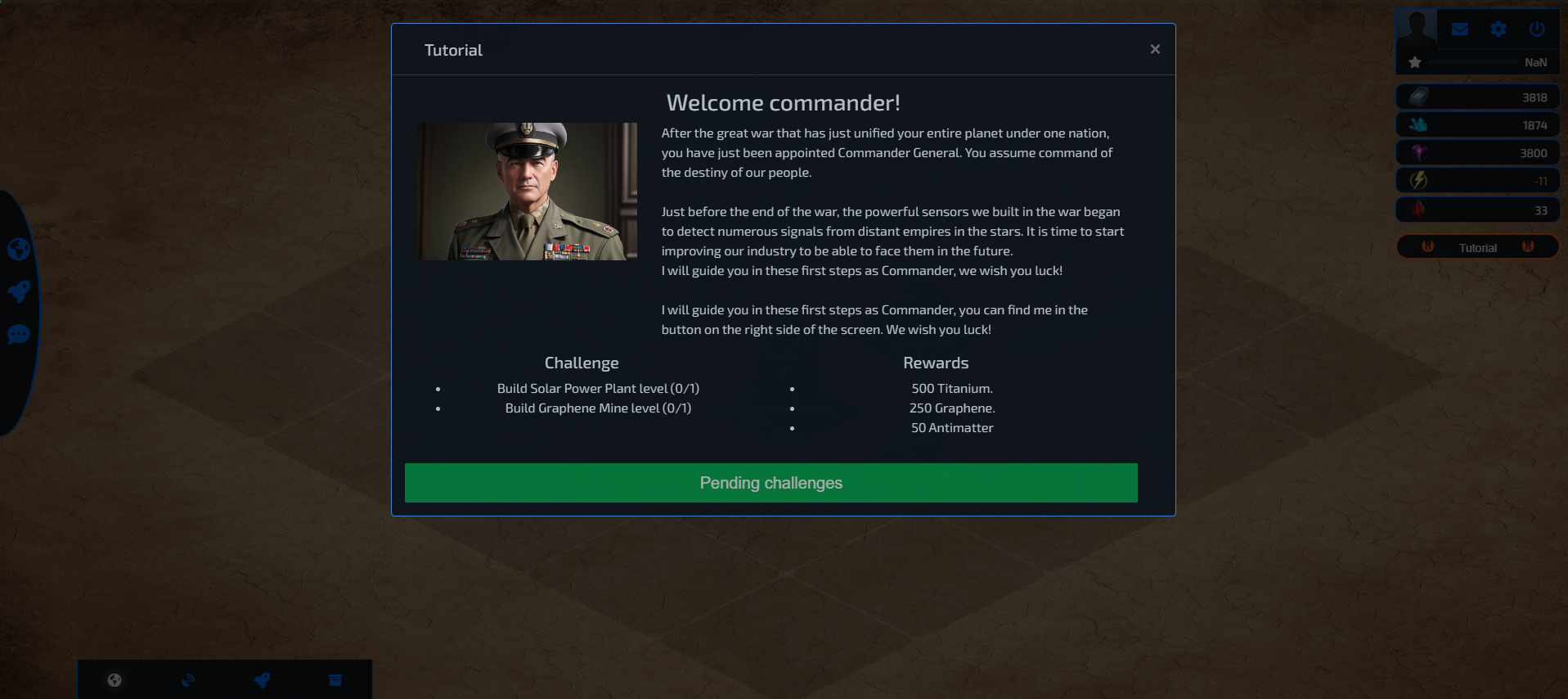
Task: Open the satellite dish icon in bottom toolbar
Action: tap(187, 679)
